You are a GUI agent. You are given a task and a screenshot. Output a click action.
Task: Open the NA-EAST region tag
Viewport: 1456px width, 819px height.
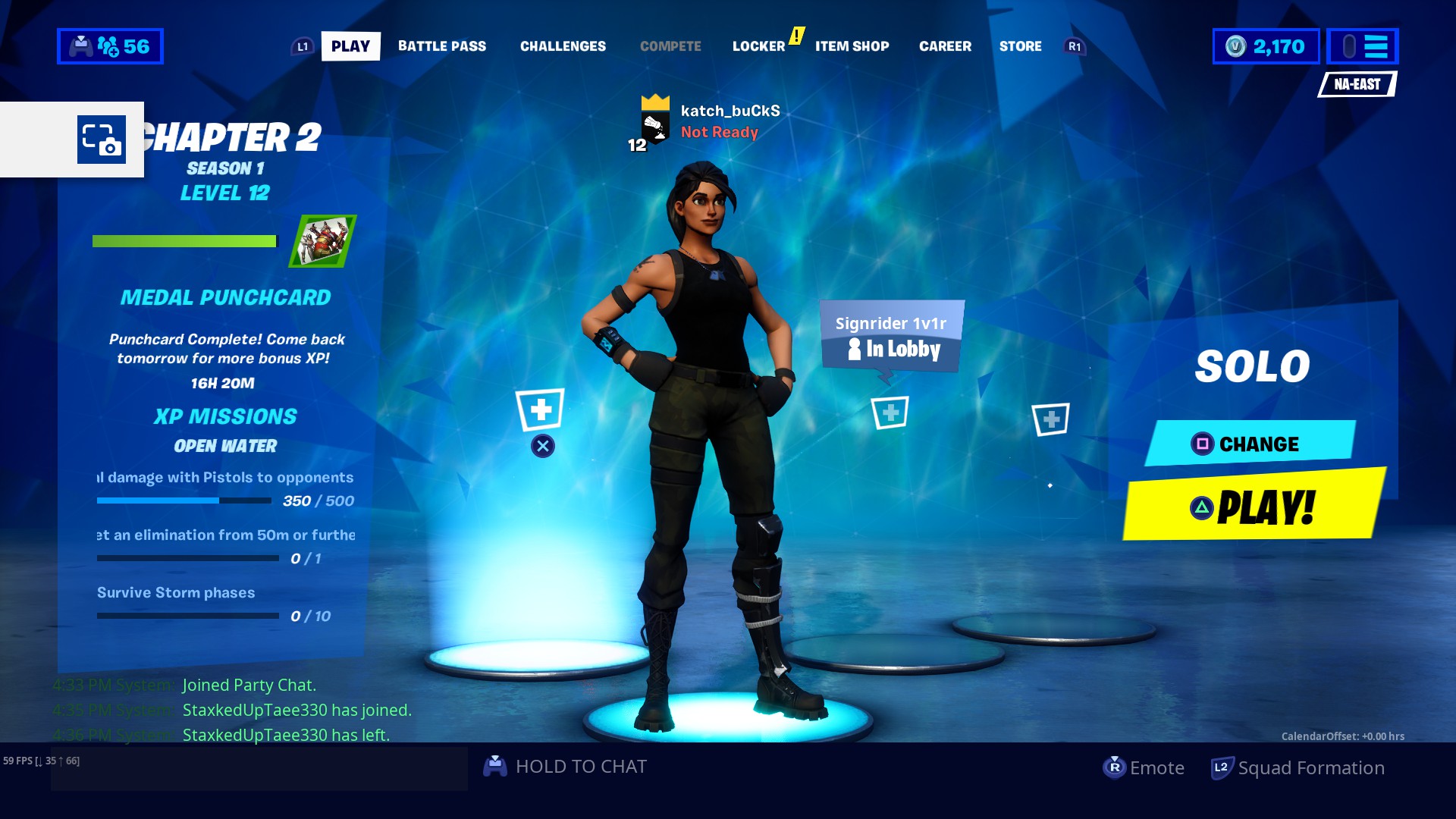tap(1357, 84)
